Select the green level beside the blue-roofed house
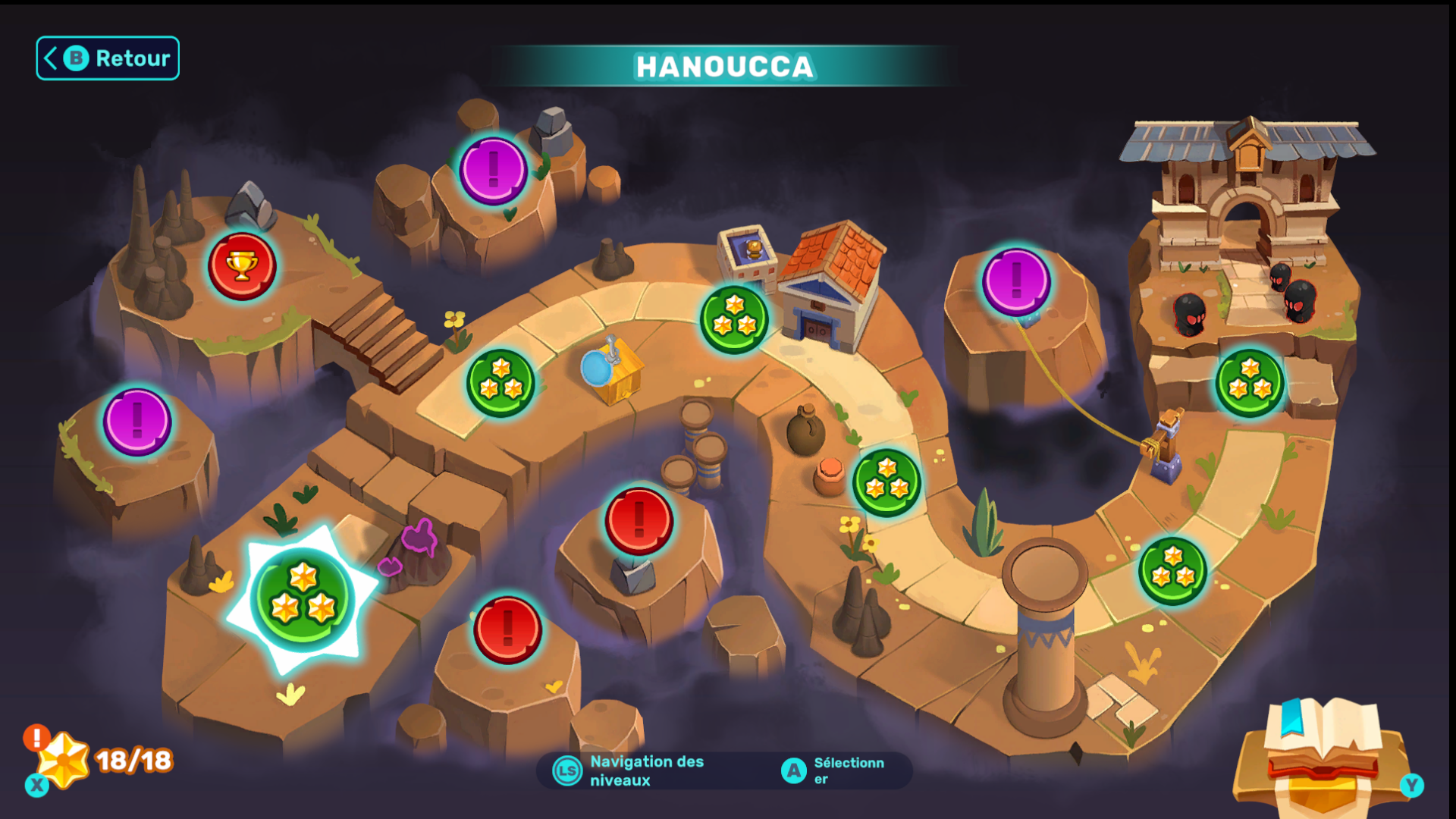The width and height of the screenshot is (1456, 819). click(734, 319)
